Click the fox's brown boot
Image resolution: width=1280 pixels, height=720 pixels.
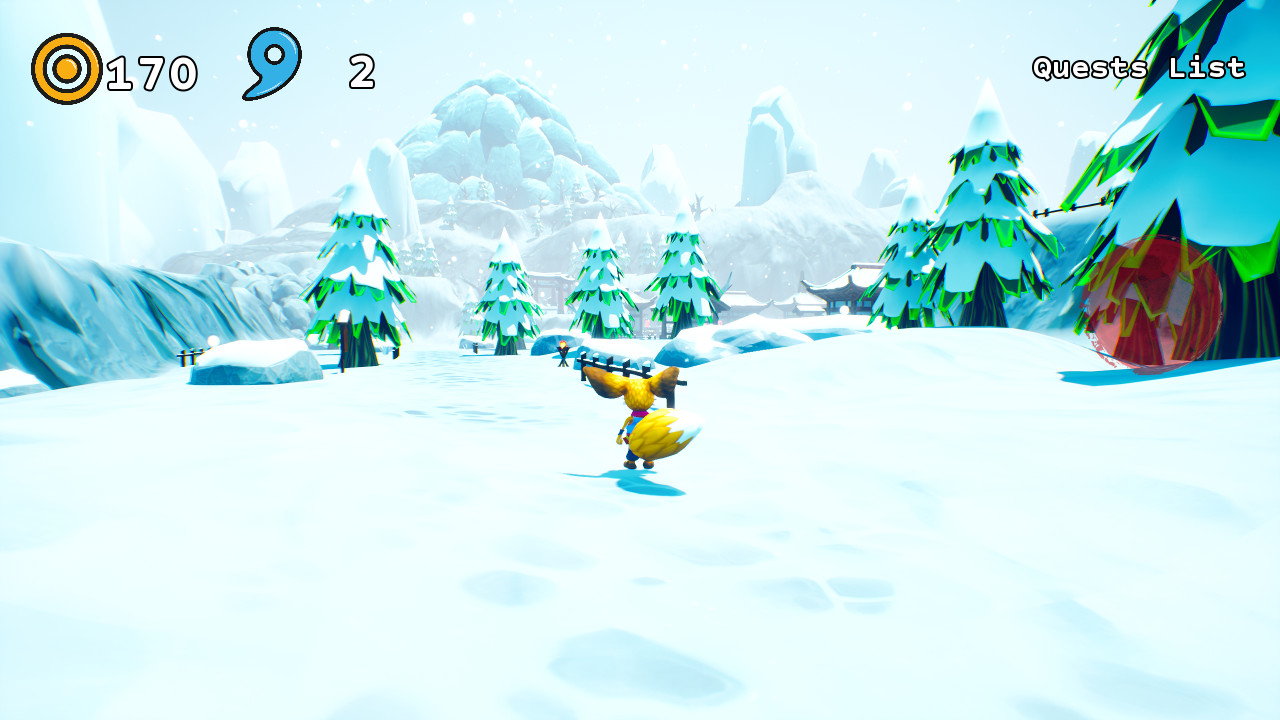pyautogui.click(x=628, y=464)
